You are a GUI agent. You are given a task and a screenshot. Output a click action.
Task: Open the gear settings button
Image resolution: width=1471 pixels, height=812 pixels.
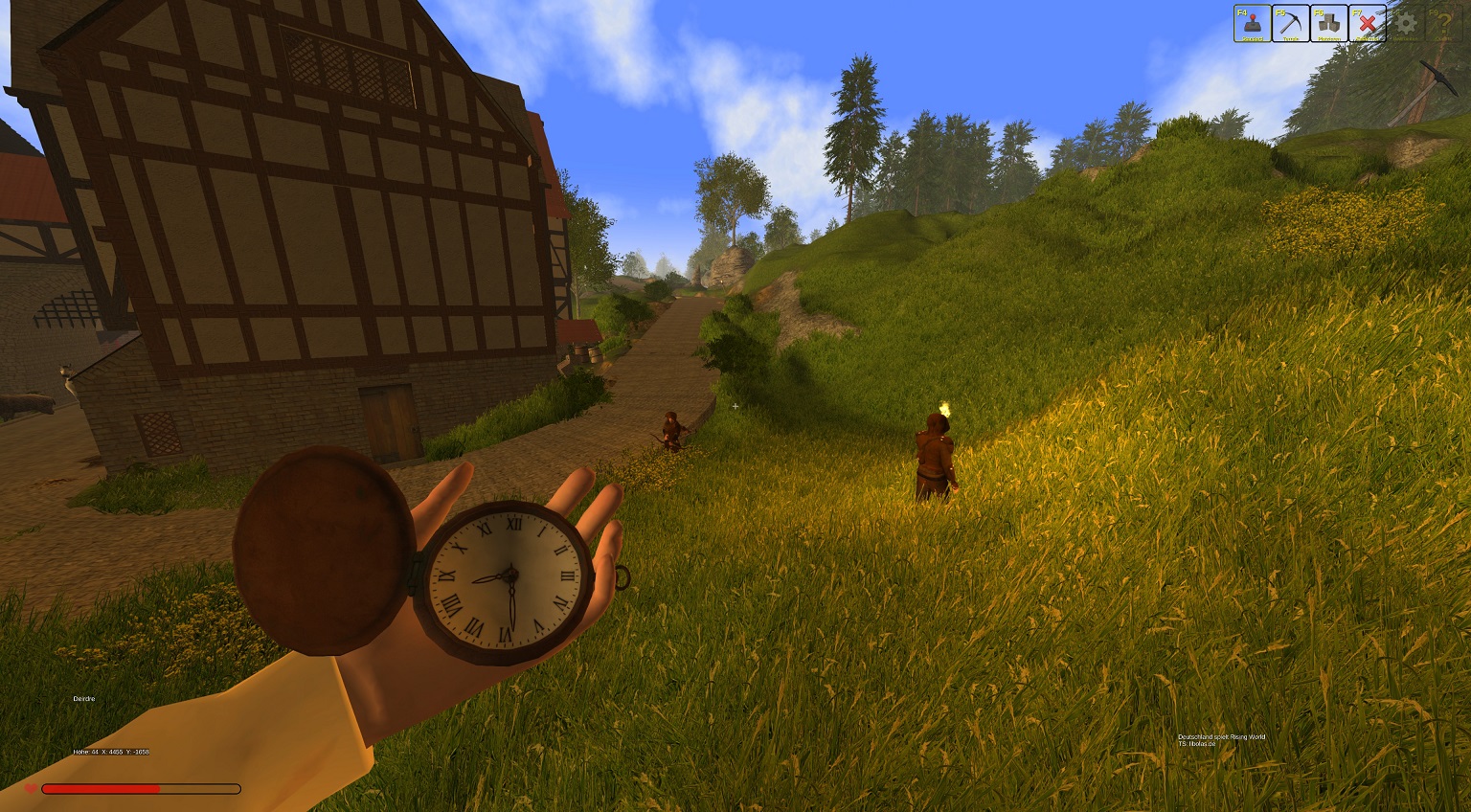1405,24
